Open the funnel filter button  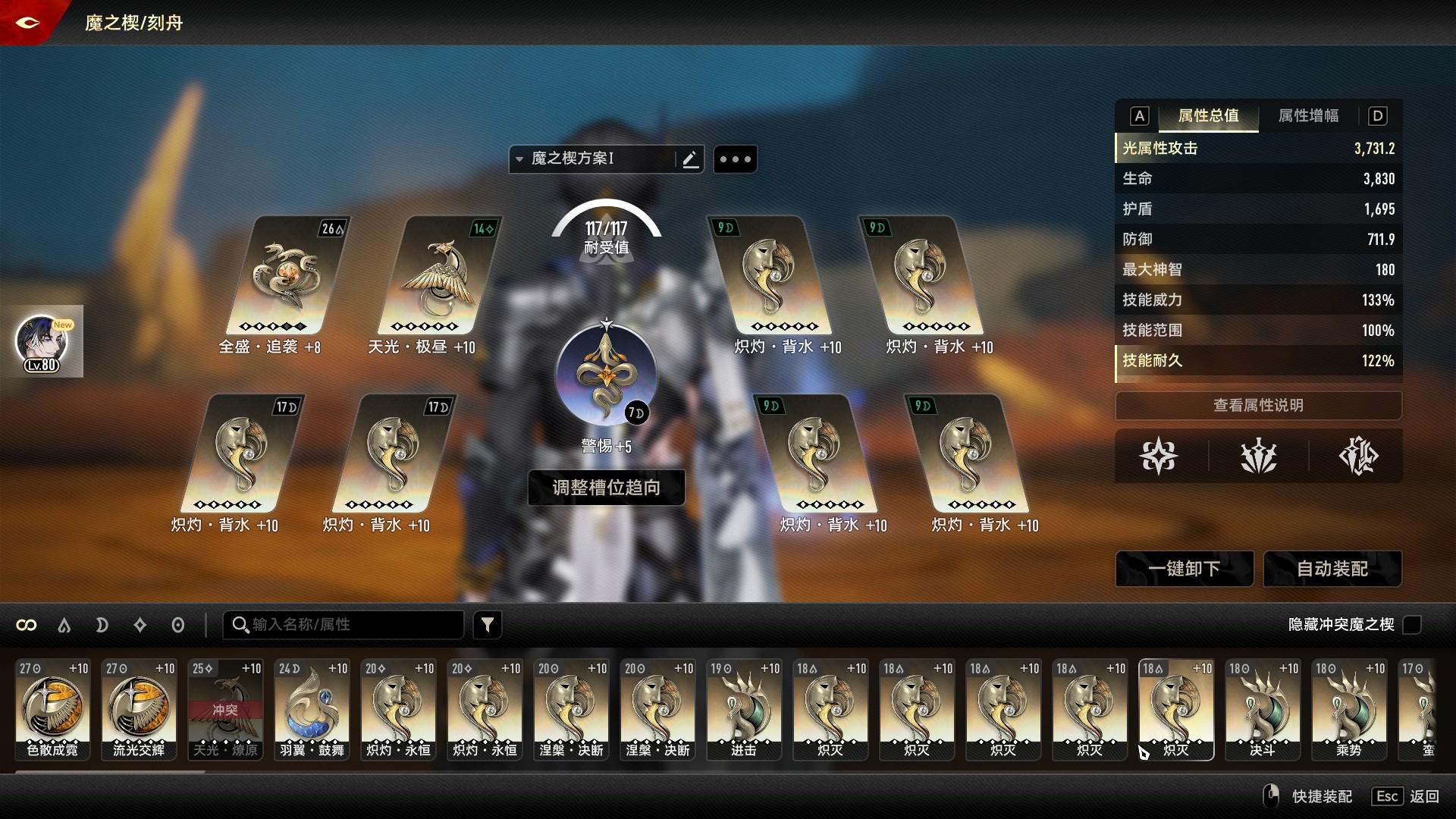click(488, 625)
